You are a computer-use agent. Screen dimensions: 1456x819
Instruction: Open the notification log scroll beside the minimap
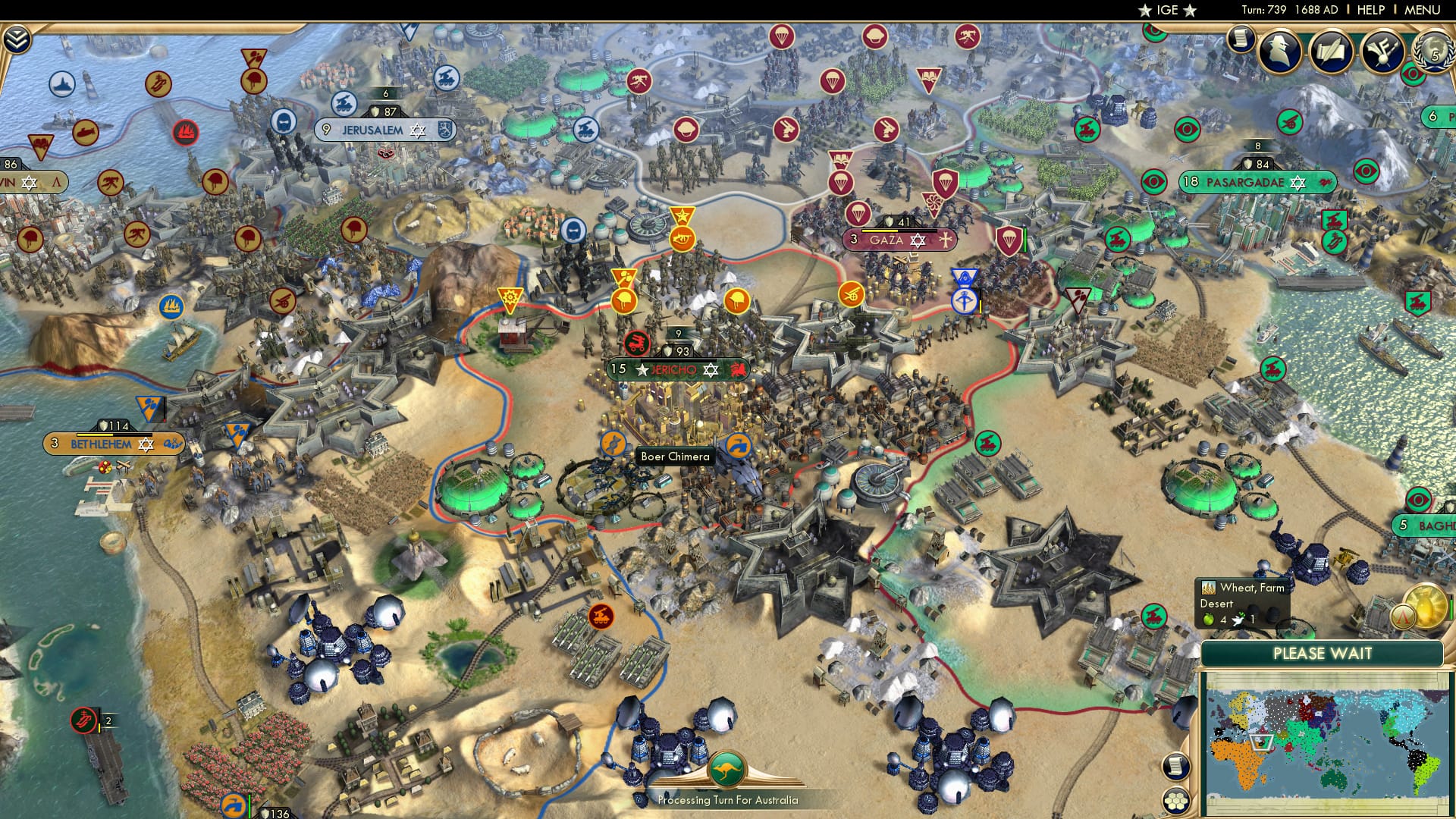click(1177, 766)
